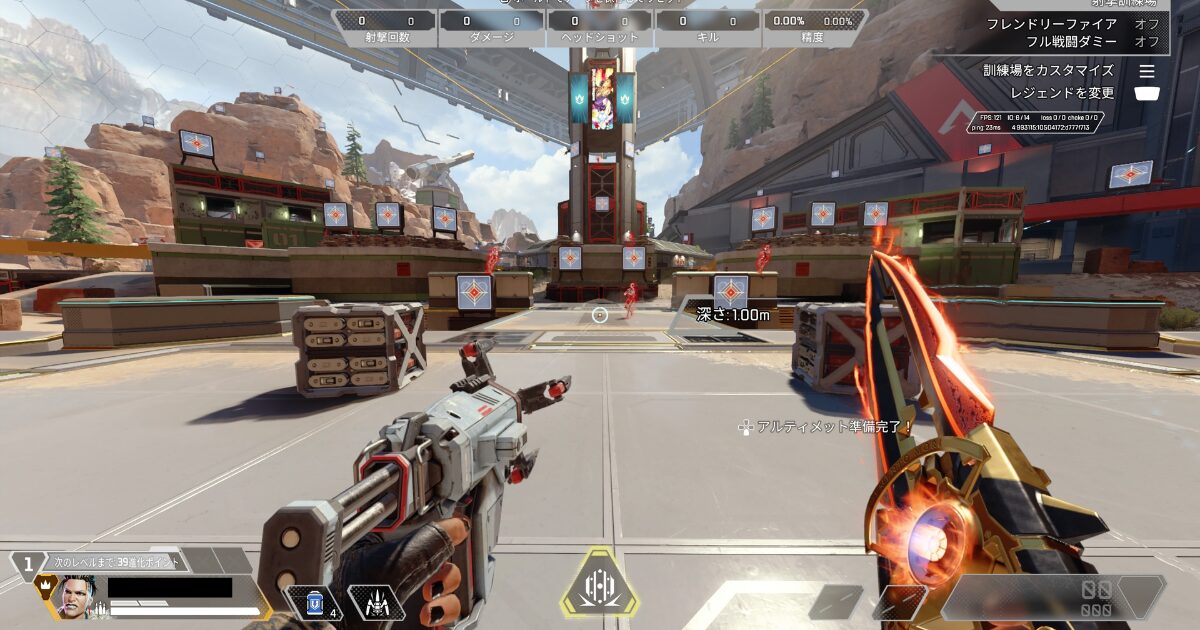Activate the glowing ultimate ability icon
This screenshot has height=630, width=1200.
point(599,584)
